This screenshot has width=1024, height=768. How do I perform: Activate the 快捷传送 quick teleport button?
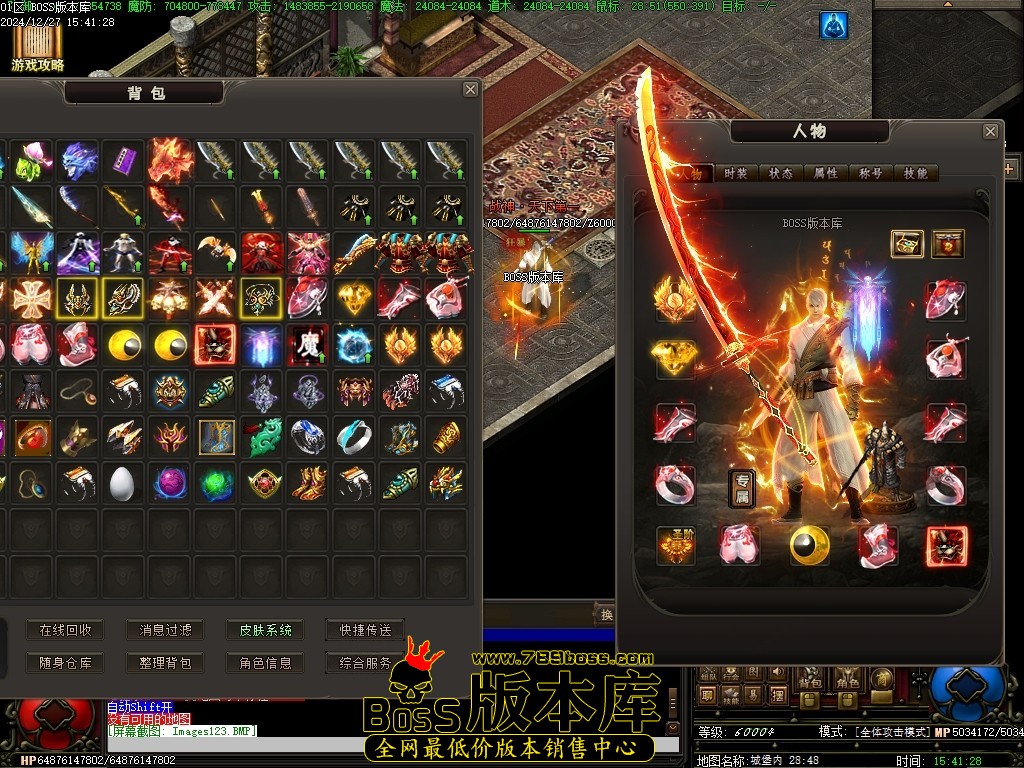tap(365, 630)
